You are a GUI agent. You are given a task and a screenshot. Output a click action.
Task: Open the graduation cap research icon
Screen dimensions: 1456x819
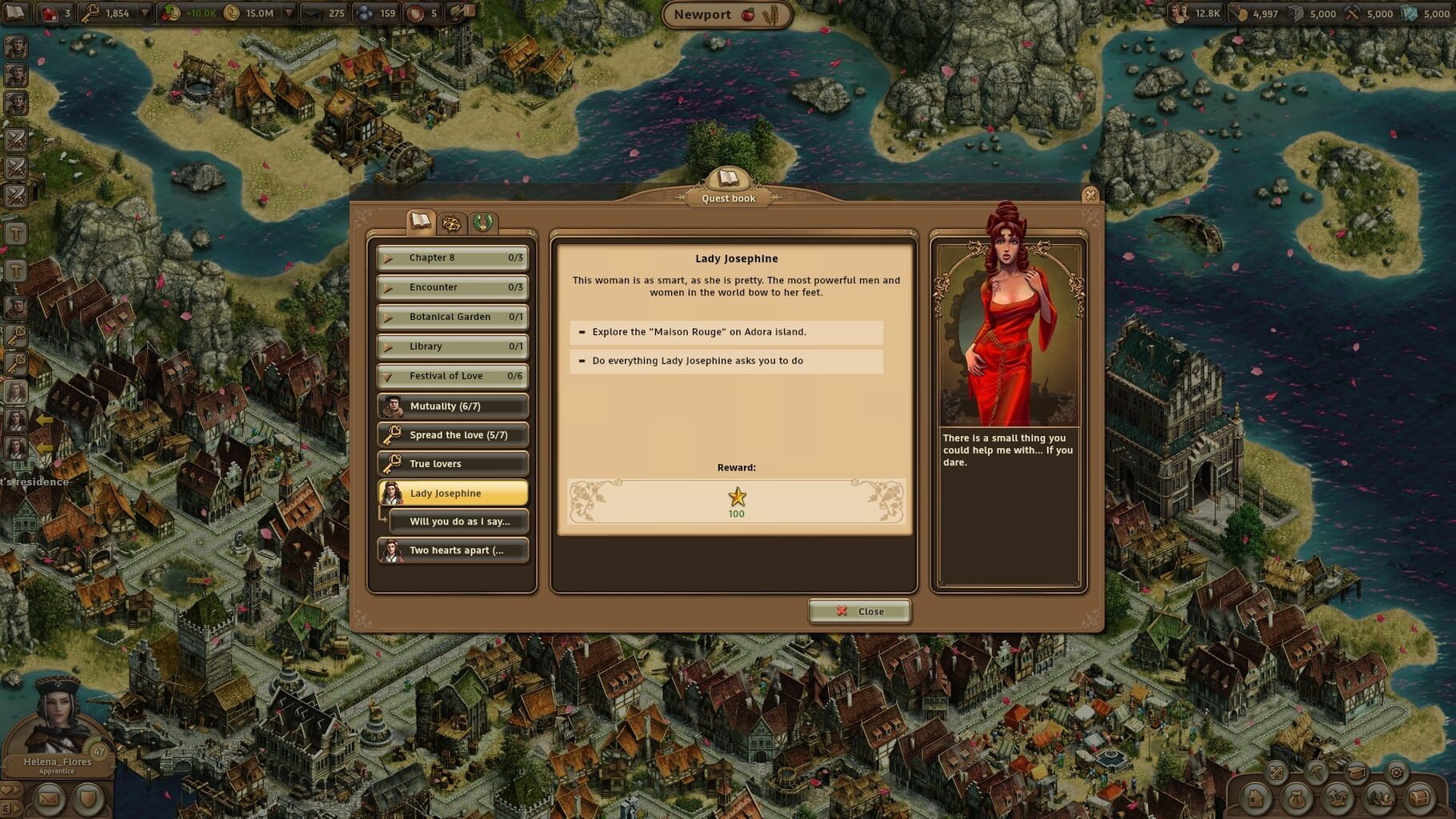click(1358, 773)
